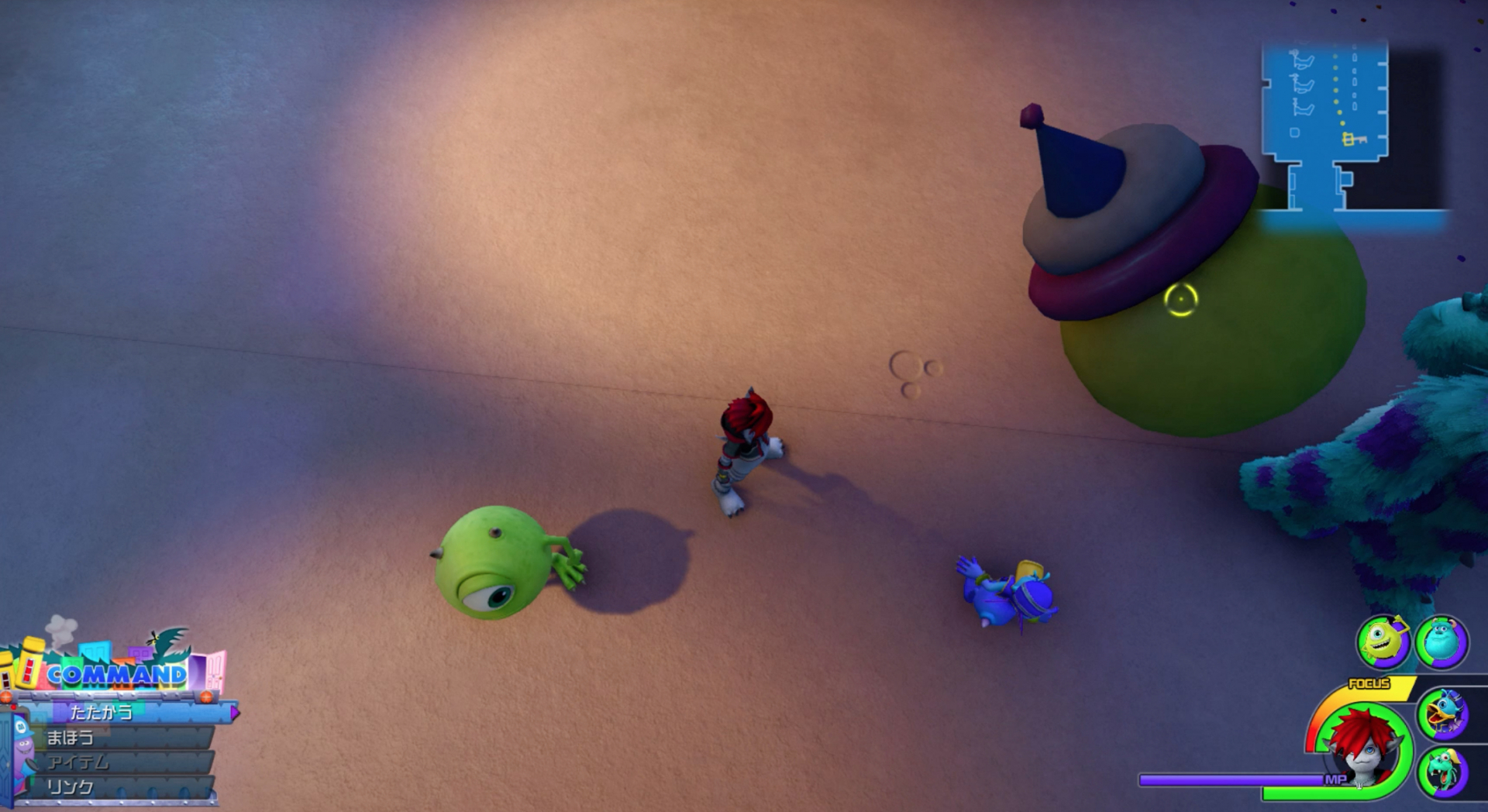Select the たたかう attack command

[x=101, y=713]
